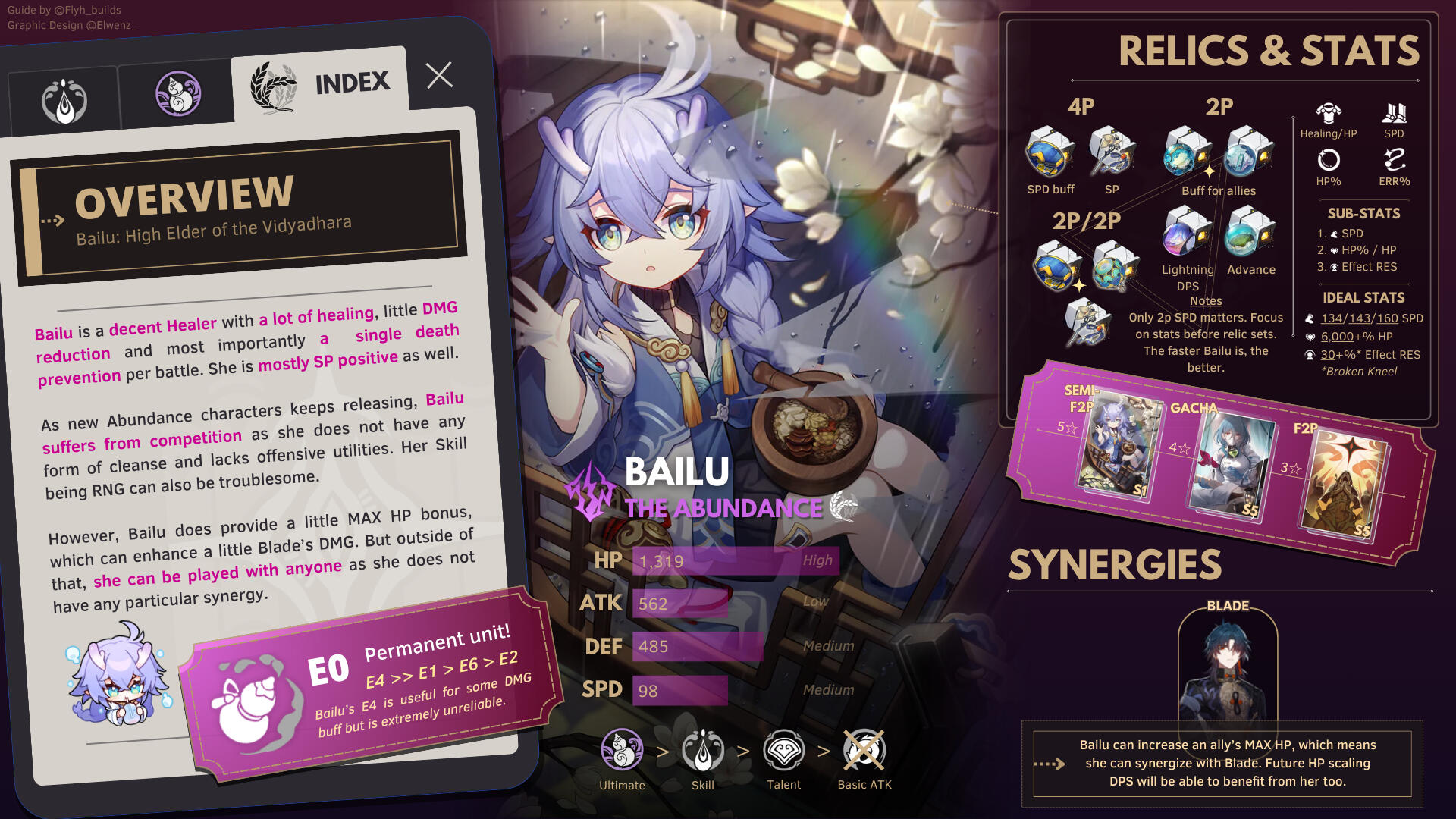
Task: Open the underlined Notes link
Action: tap(1206, 301)
